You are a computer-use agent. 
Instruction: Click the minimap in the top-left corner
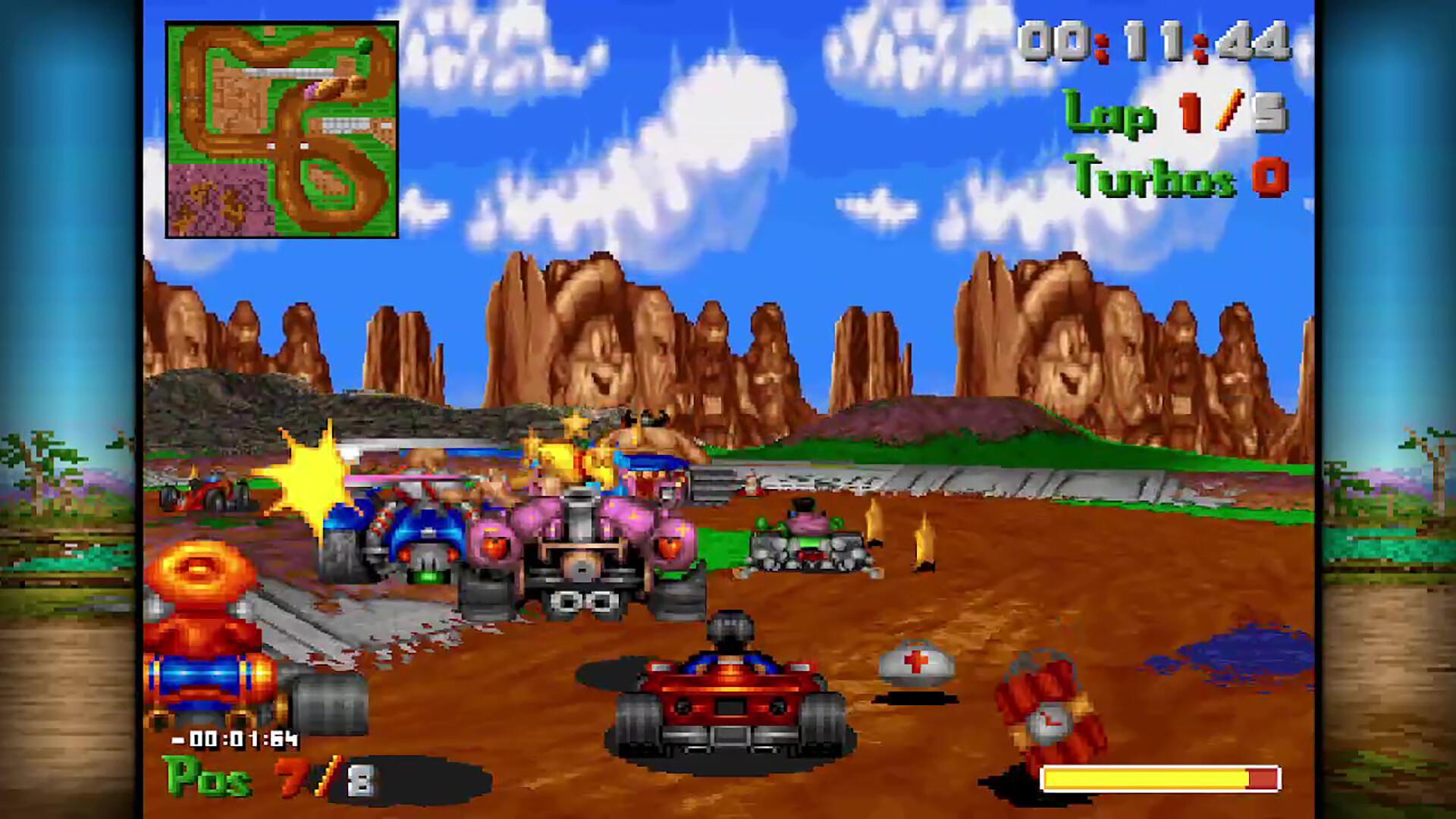coord(281,129)
